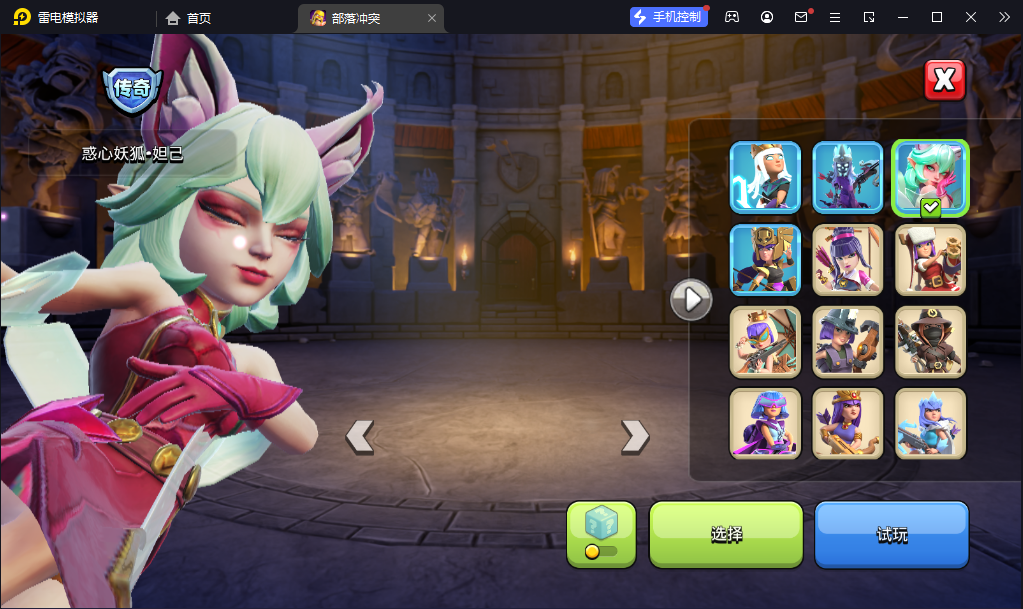Viewport: 1023px width, 609px height.
Task: Pick the blonde crowned masked skin
Action: pos(765,341)
